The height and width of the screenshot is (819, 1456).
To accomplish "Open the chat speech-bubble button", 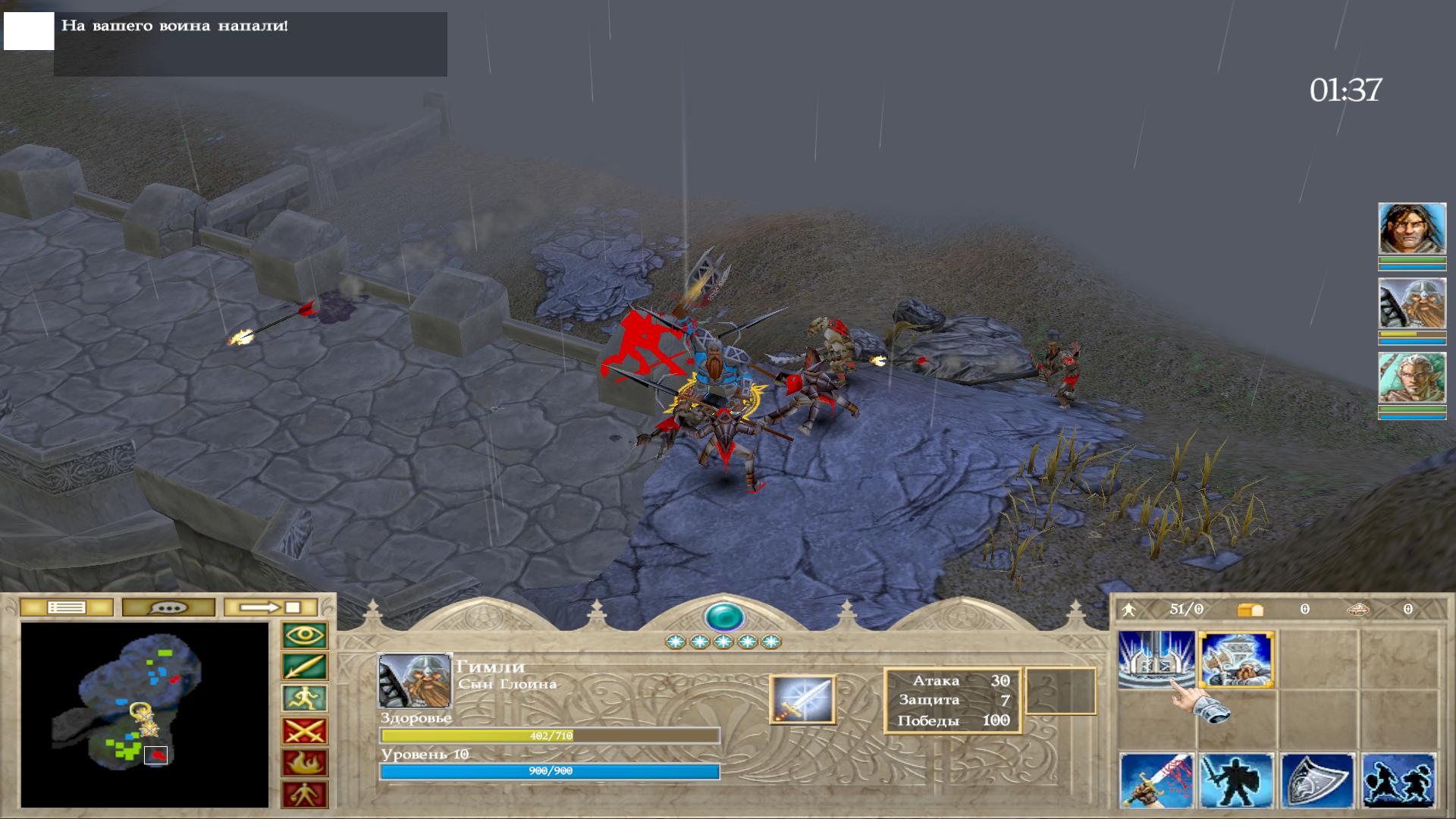I will pos(168,607).
